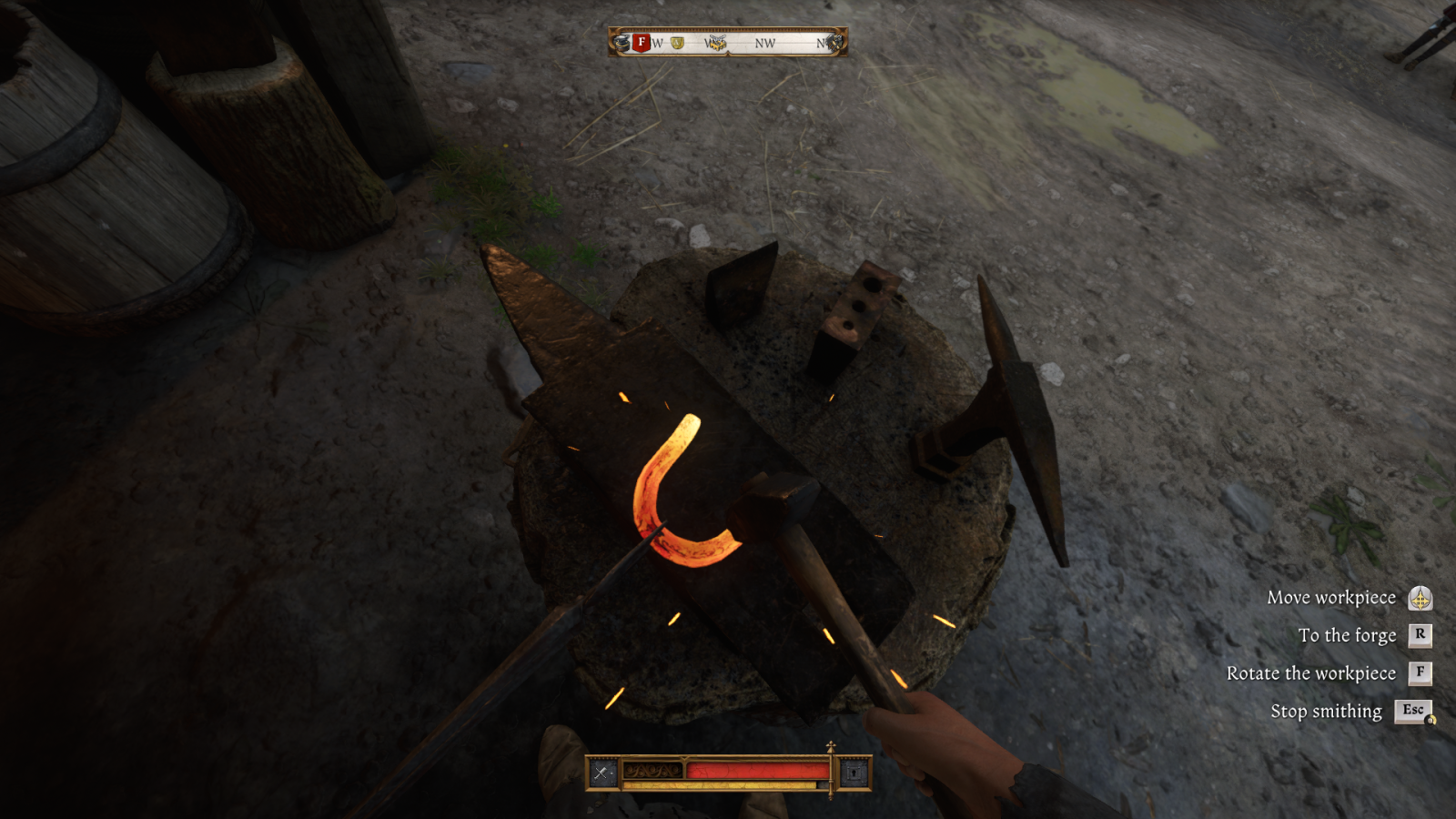This screenshot has width=1456, height=819.
Task: Click the red F quest marker on compass
Action: [x=642, y=42]
